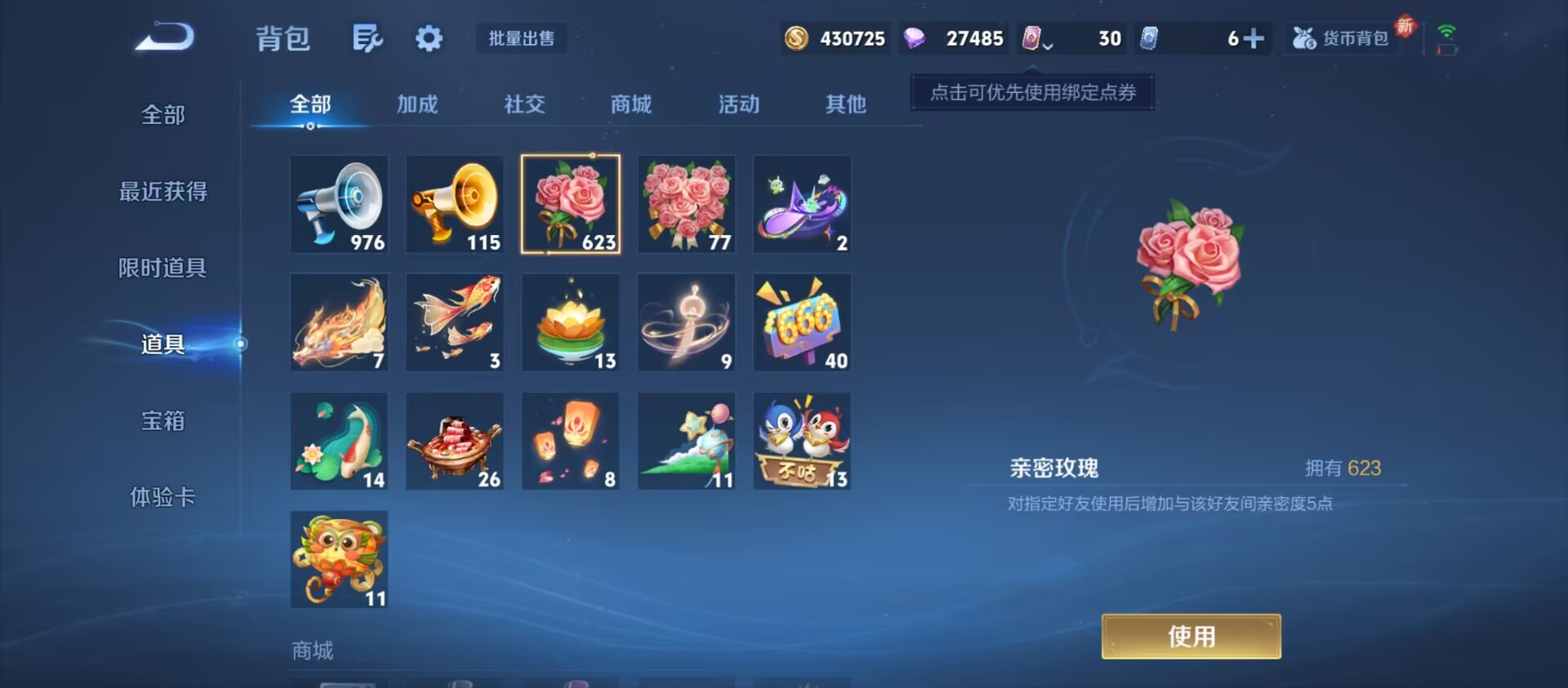
Task: Open the backpack edit panel
Action: tap(368, 38)
